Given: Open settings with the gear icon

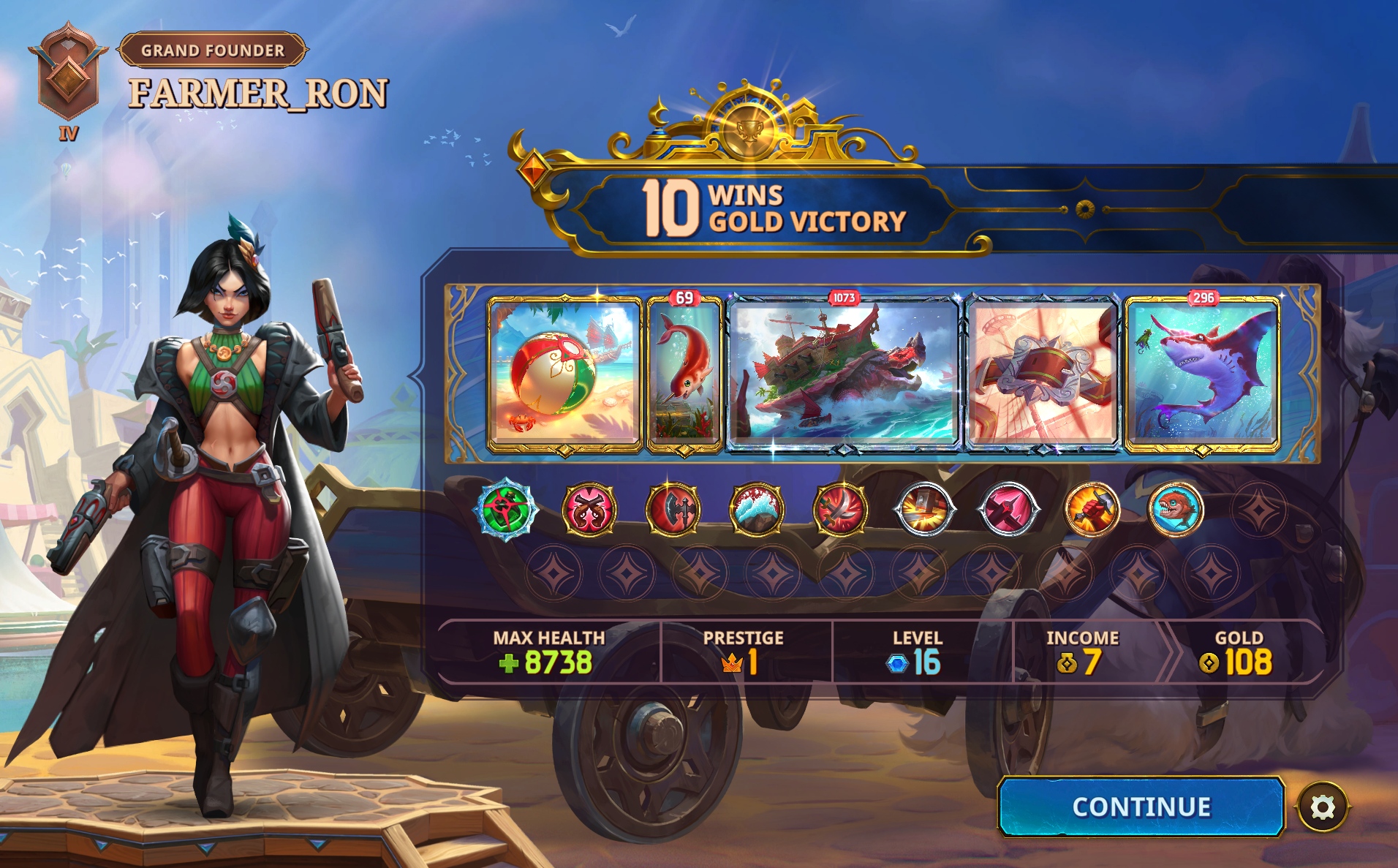Looking at the screenshot, I should click(1322, 807).
